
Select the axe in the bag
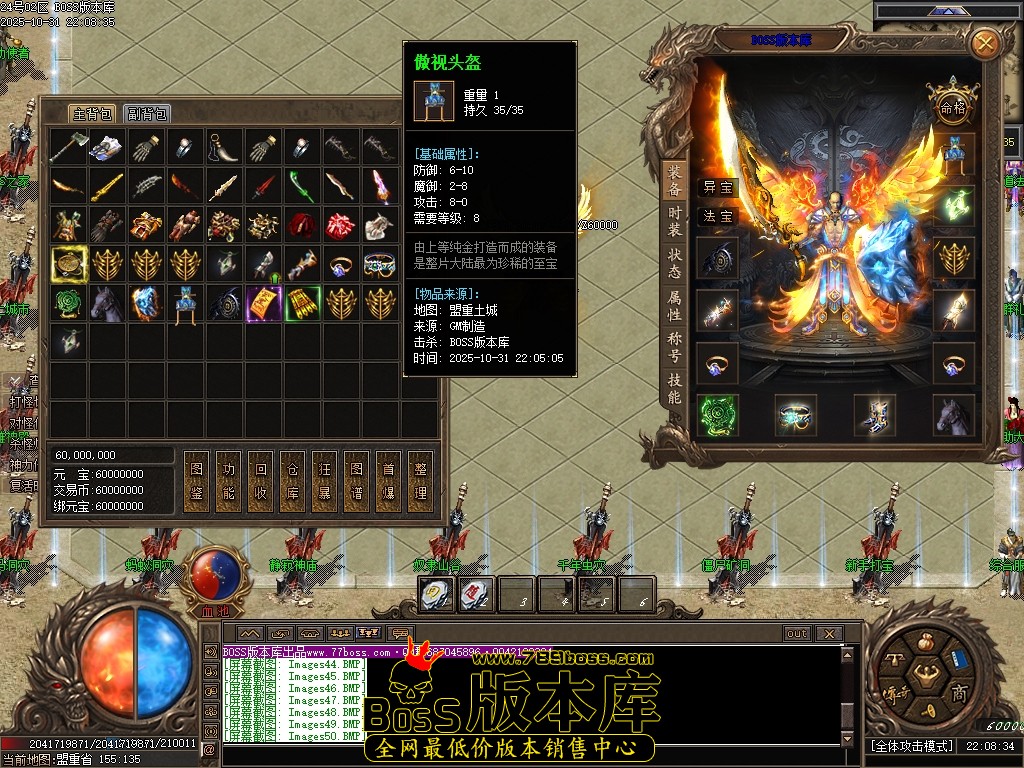click(x=69, y=148)
